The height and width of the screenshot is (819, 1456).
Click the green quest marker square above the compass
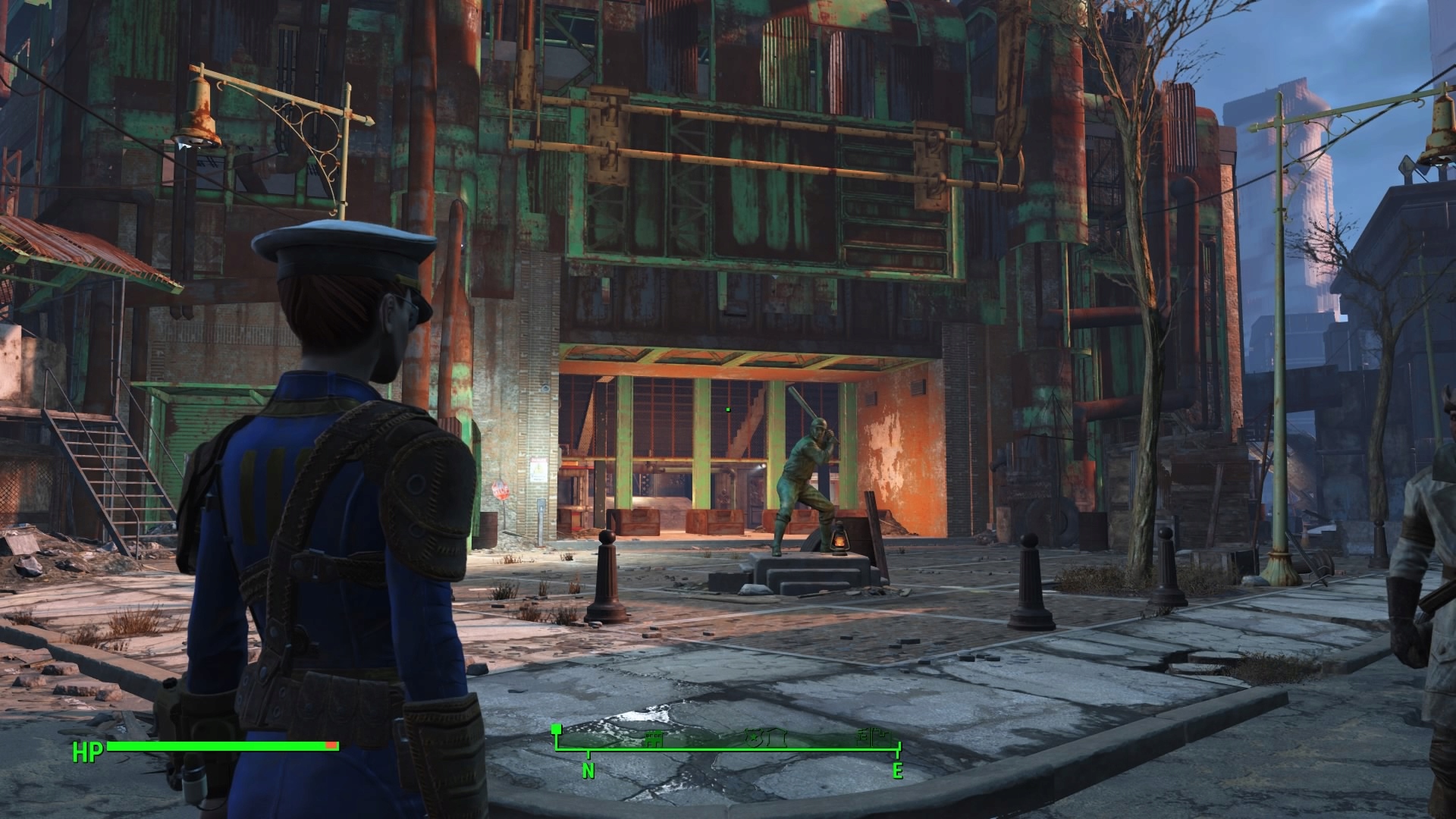coord(558,730)
